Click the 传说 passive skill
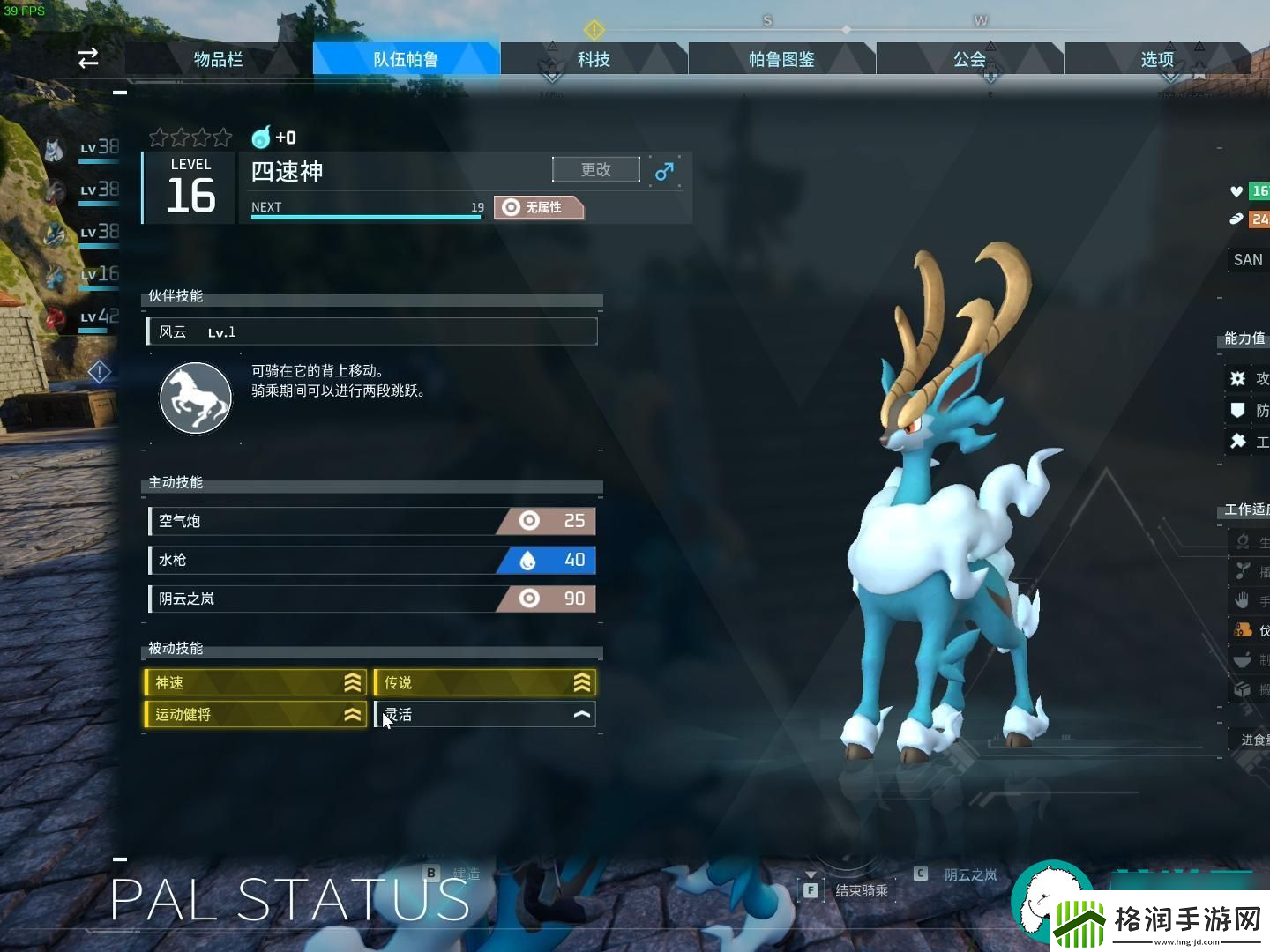 (x=485, y=682)
